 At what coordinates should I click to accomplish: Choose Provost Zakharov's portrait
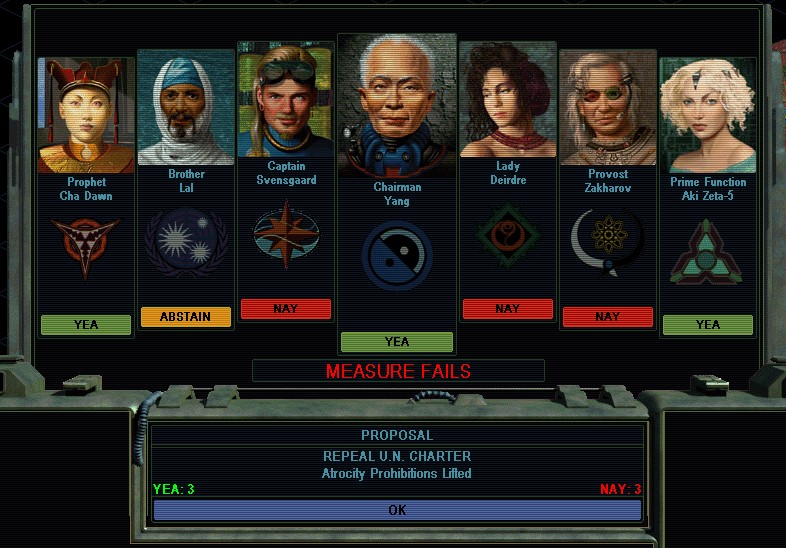point(608,108)
